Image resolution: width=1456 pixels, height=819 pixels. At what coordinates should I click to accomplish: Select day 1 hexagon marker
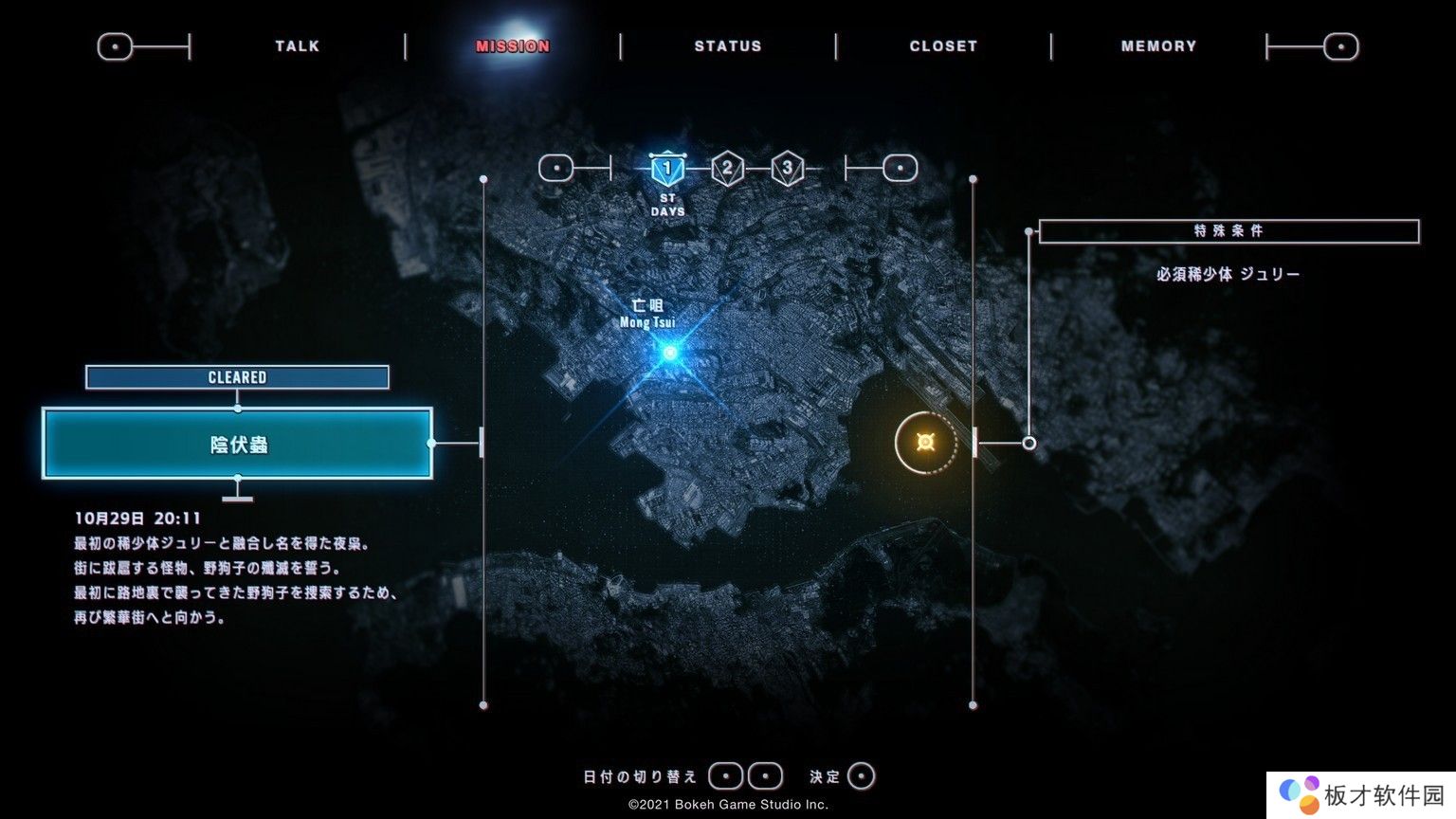pyautogui.click(x=667, y=170)
